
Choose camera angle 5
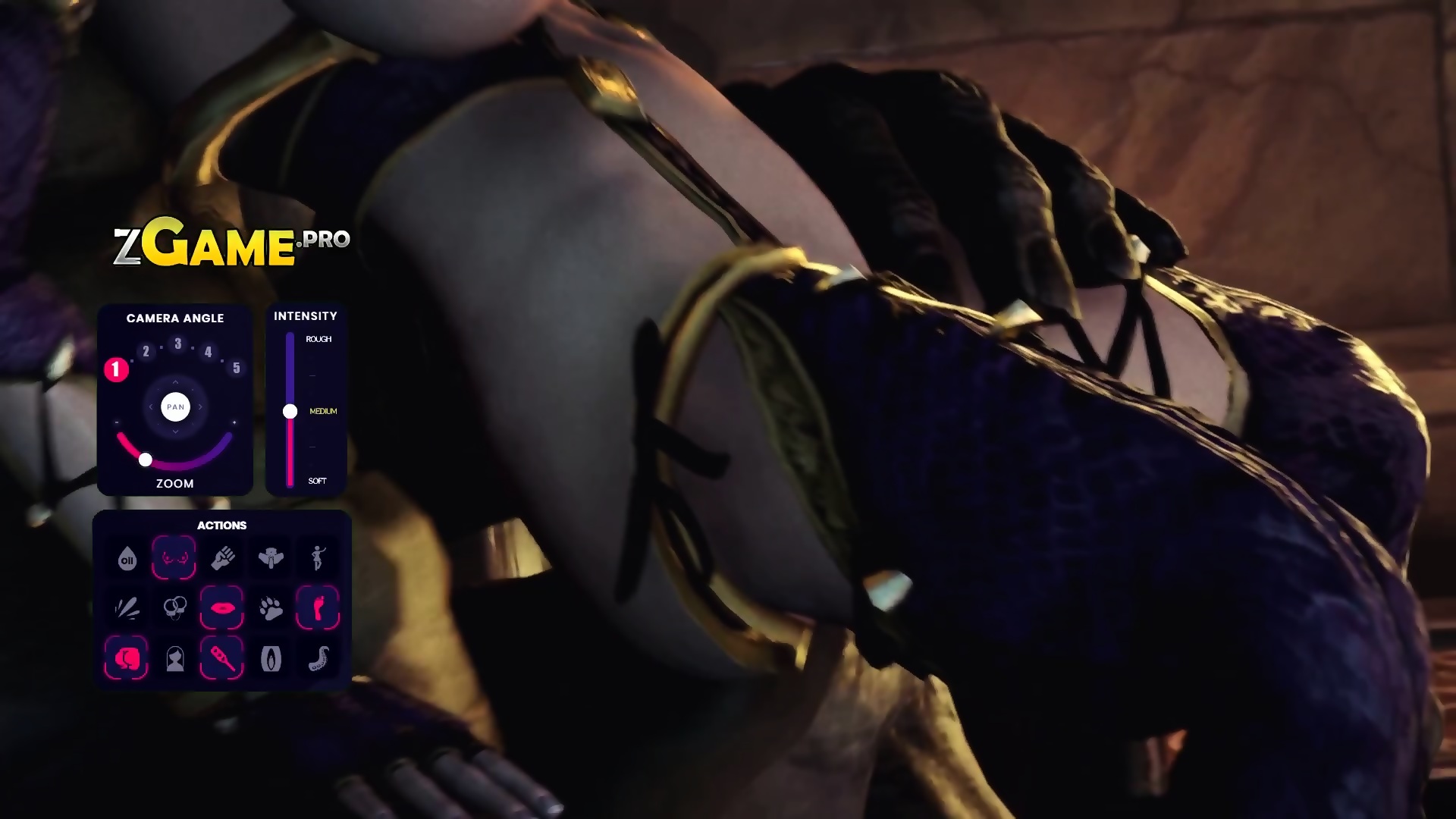click(x=237, y=368)
